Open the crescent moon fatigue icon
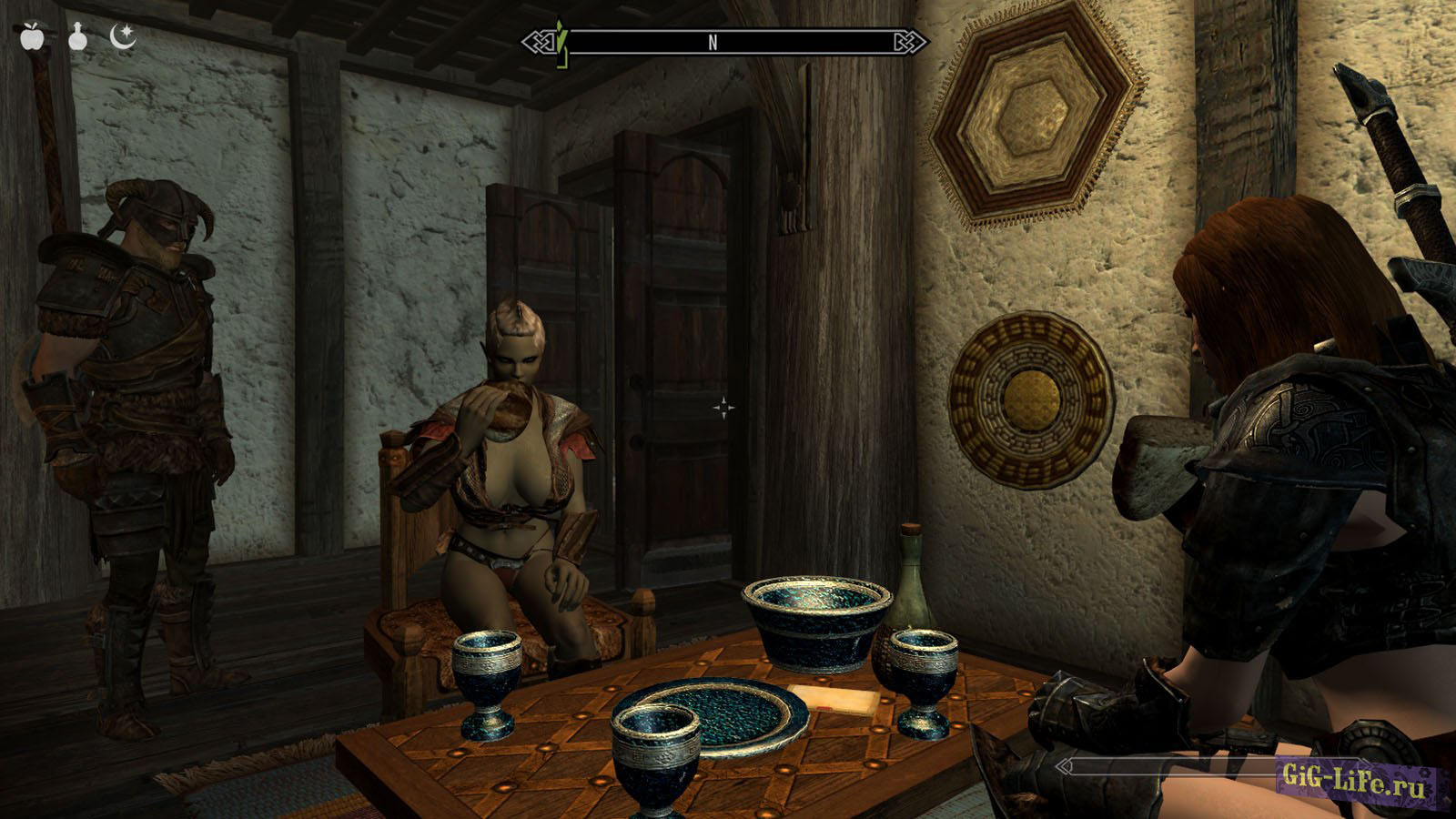This screenshot has height=819, width=1456. coord(122,36)
